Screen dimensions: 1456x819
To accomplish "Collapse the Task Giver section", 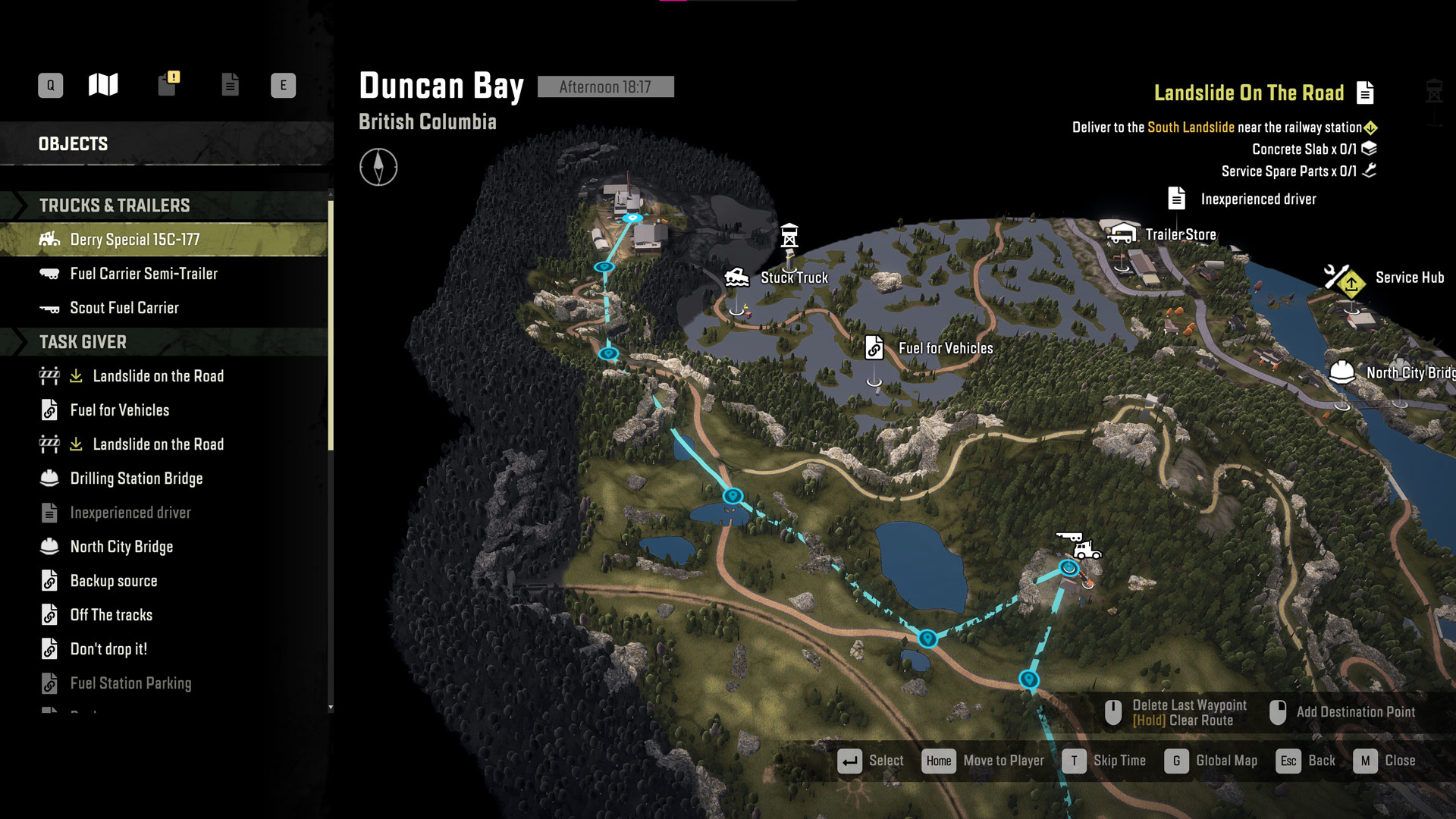I will coord(83,342).
